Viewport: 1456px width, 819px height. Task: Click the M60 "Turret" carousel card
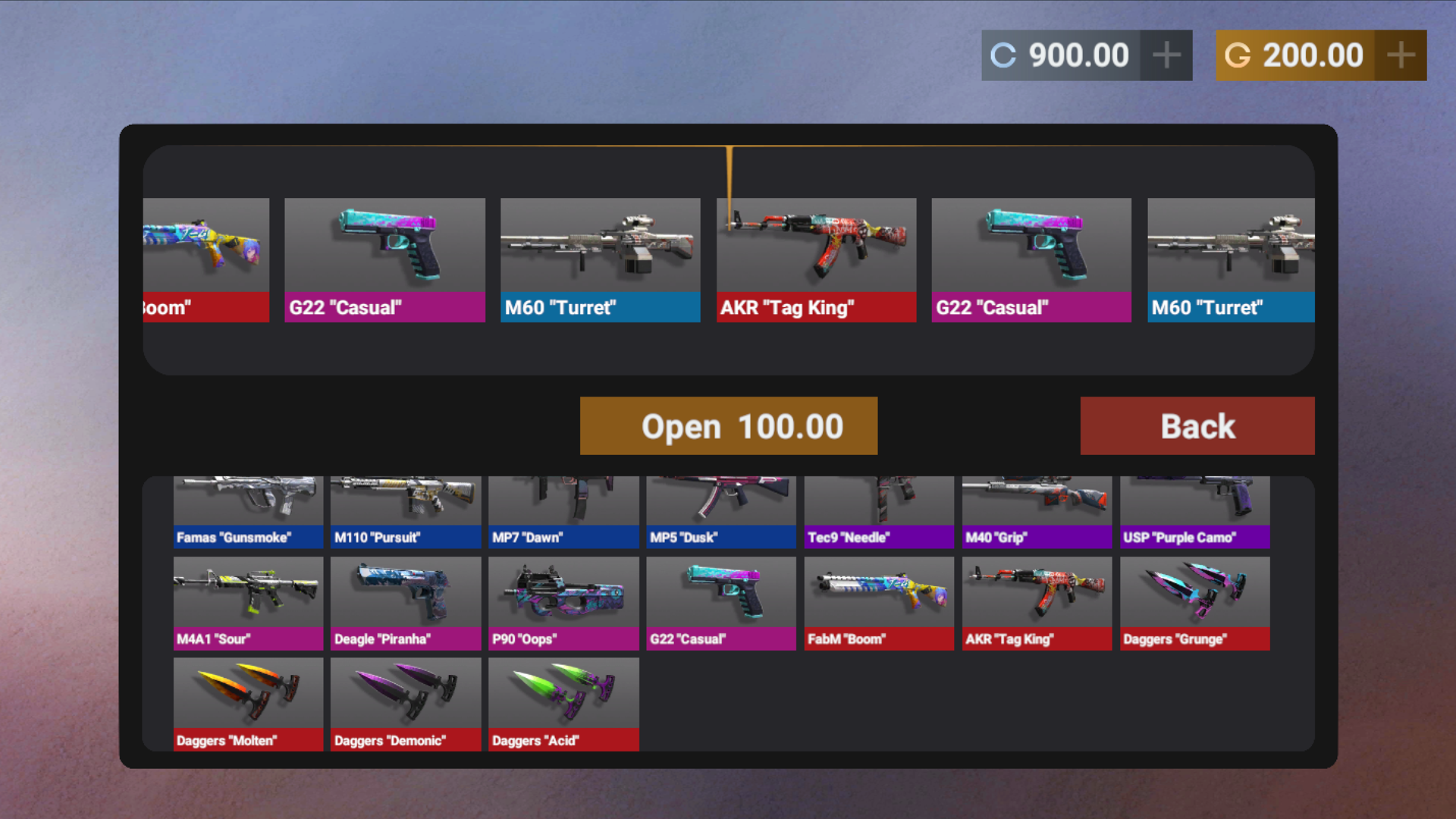(x=600, y=258)
